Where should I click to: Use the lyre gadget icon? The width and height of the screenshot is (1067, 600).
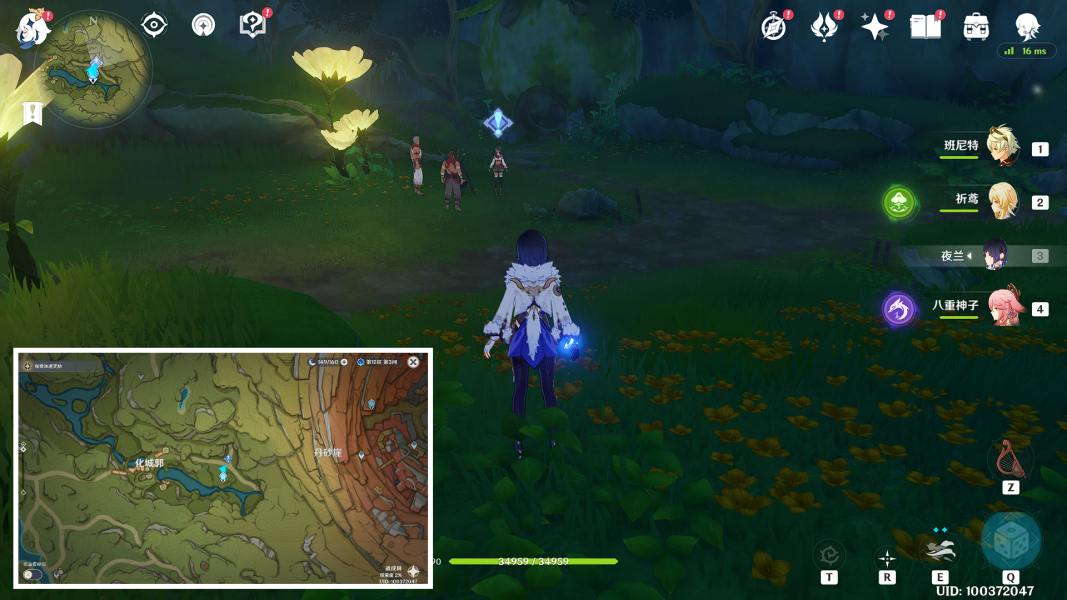pyautogui.click(x=1010, y=459)
